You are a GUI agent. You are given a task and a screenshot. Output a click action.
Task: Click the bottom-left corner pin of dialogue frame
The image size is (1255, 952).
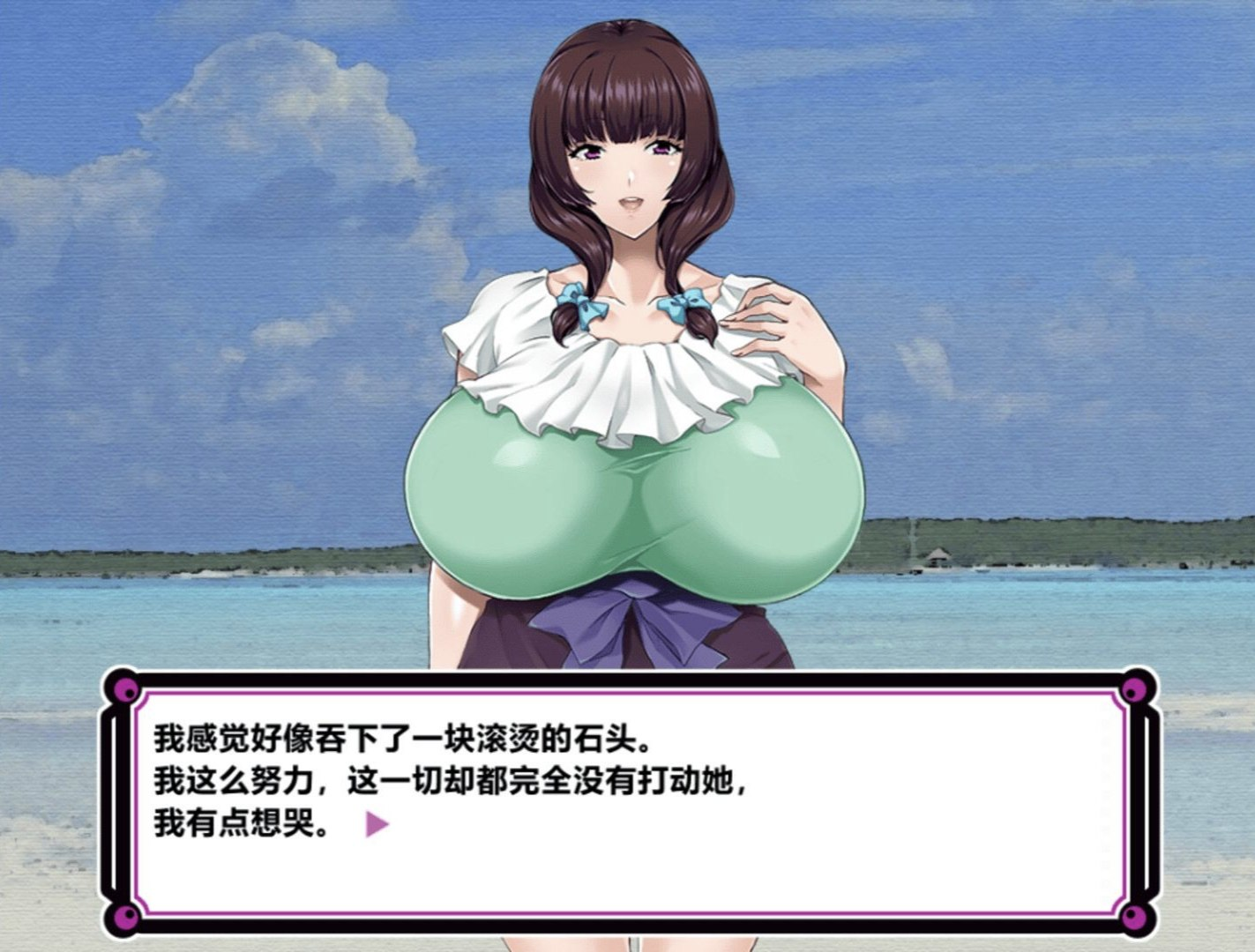[x=126, y=918]
